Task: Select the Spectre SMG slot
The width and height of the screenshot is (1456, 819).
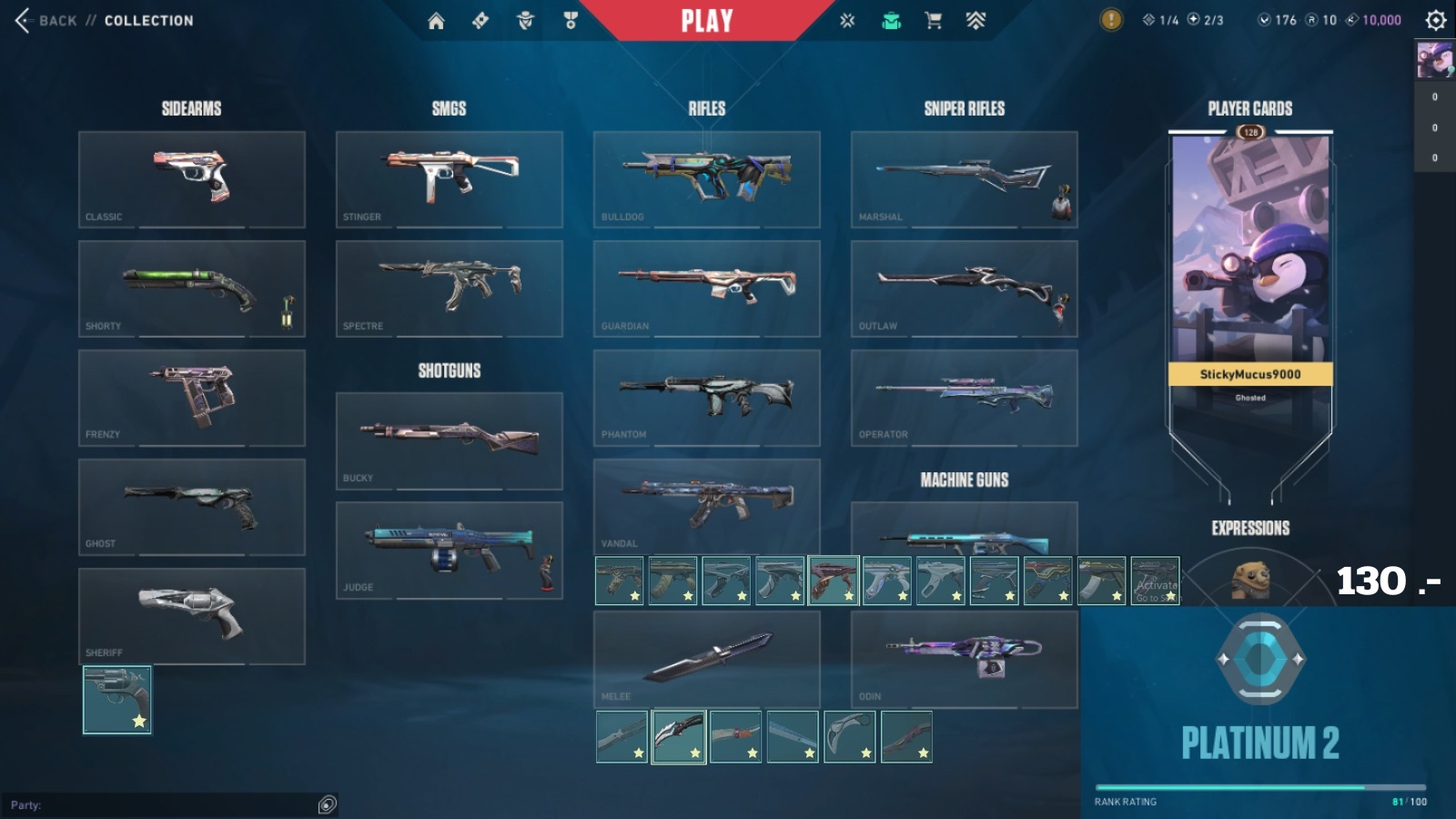Action: pos(449,288)
